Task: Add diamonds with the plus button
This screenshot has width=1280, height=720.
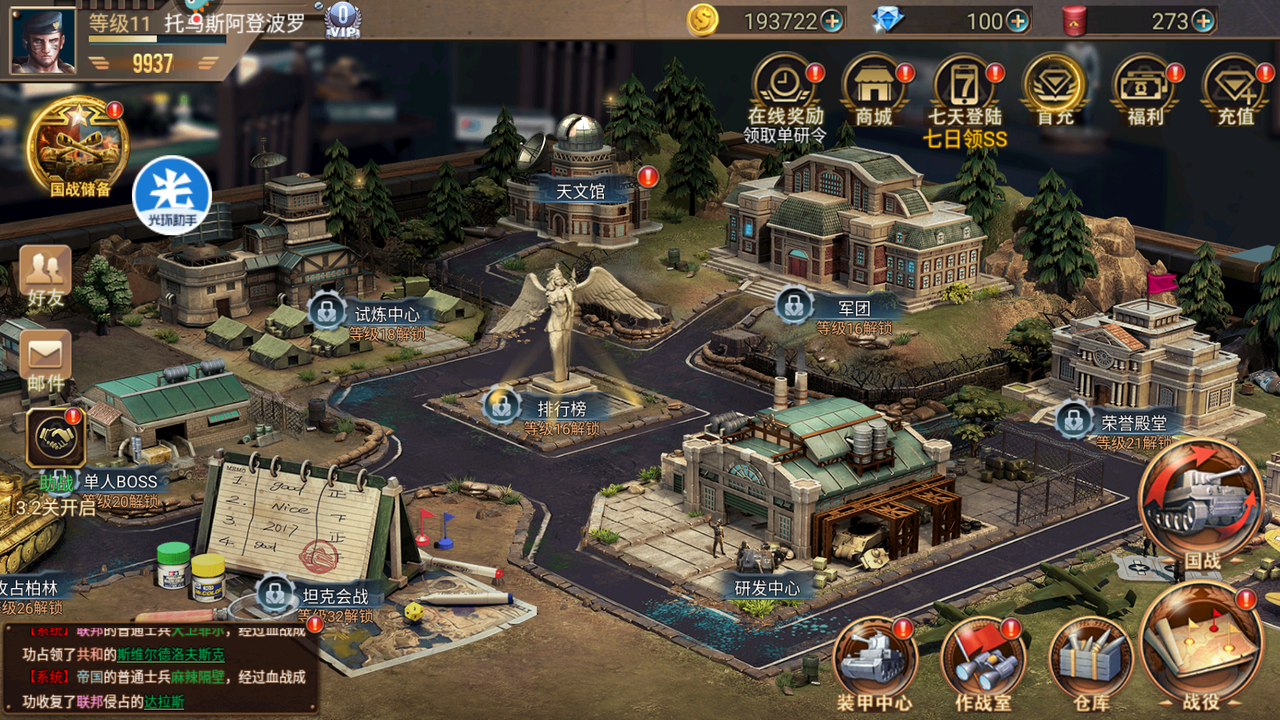Action: [x=1017, y=21]
